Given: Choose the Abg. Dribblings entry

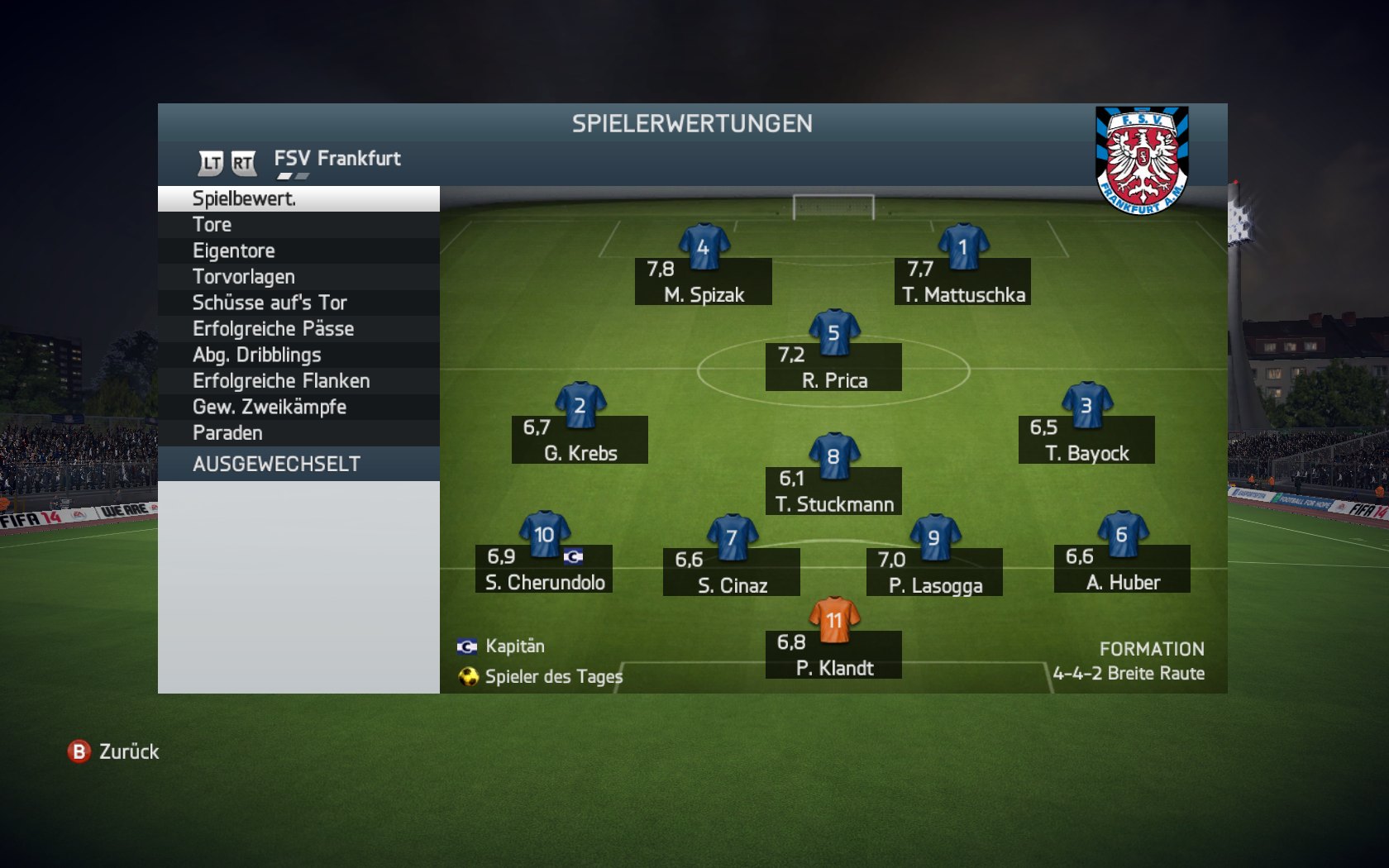Looking at the screenshot, I should tap(298, 355).
